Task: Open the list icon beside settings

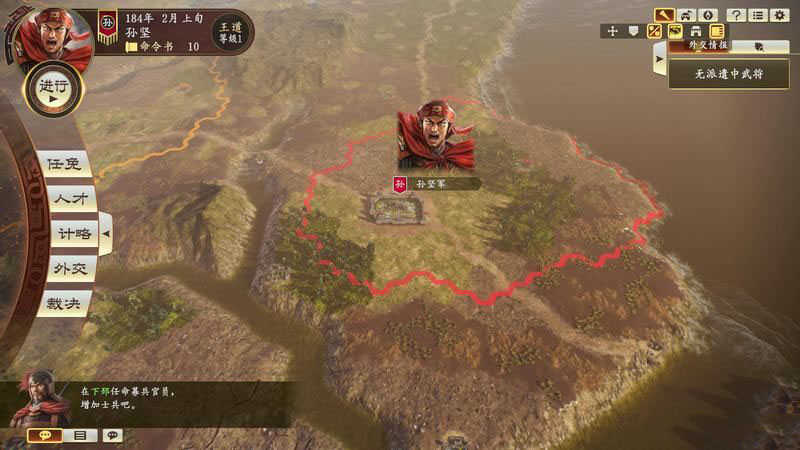Action: [x=758, y=15]
